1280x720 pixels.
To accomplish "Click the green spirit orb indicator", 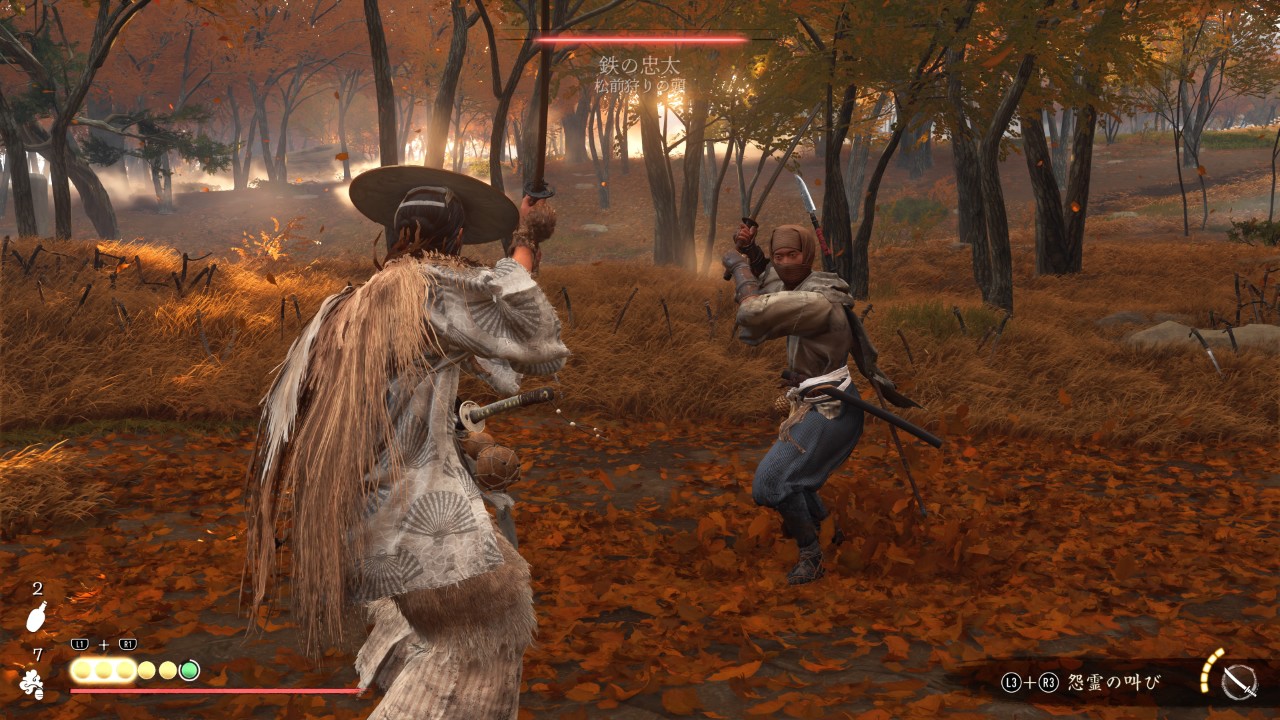I will pyautogui.click(x=189, y=670).
